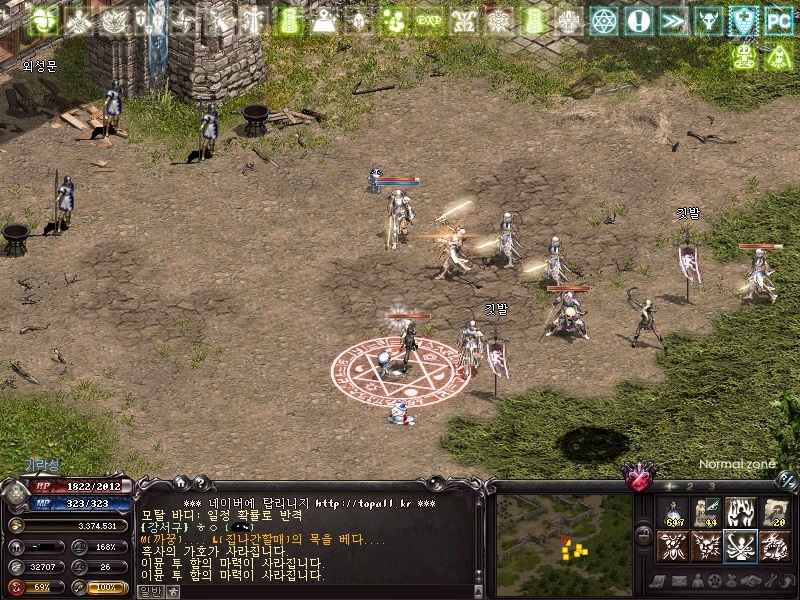
Task: Switch to hotbar page 3
Action: [x=710, y=486]
